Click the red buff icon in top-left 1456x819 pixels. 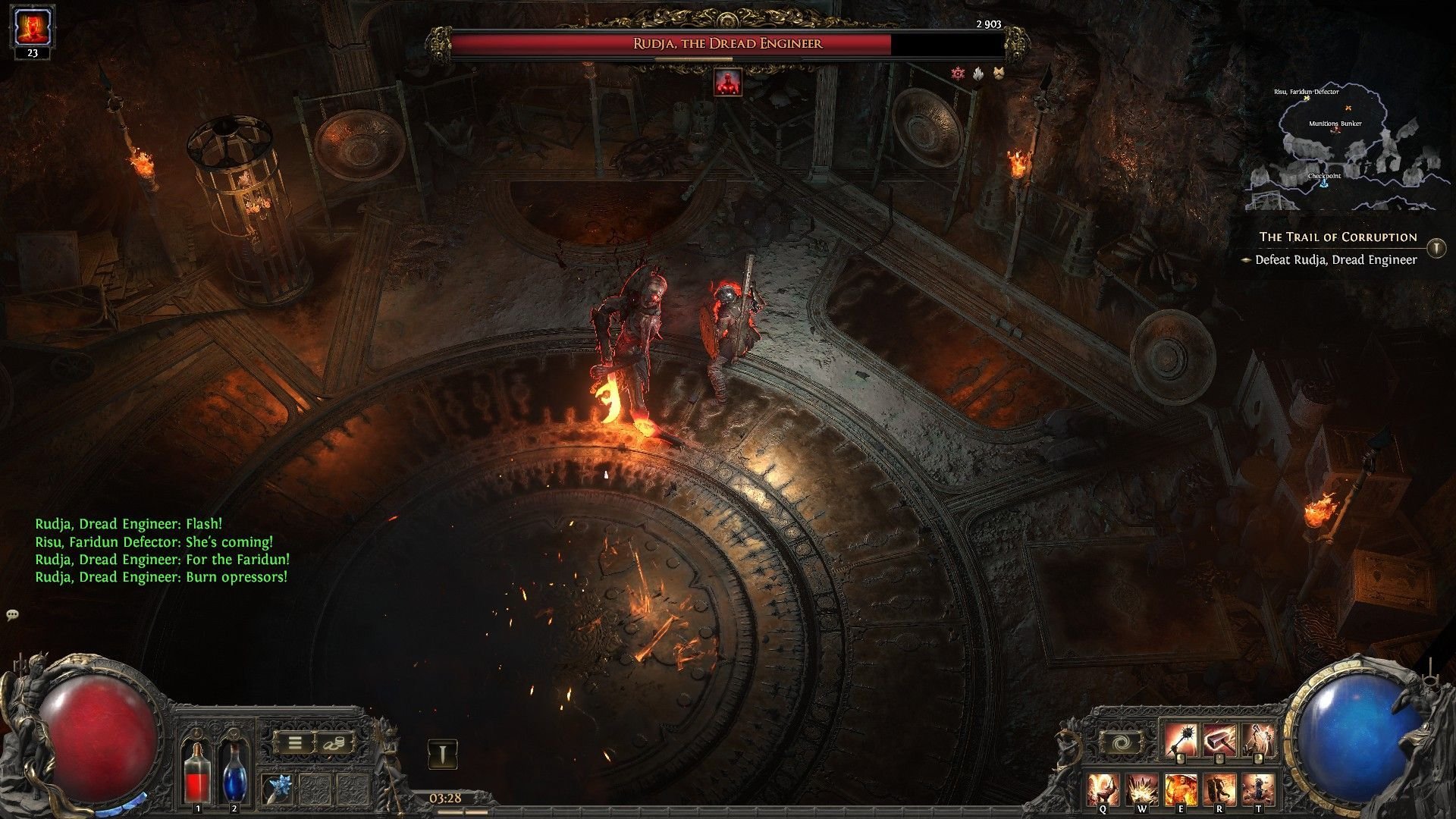[x=32, y=28]
